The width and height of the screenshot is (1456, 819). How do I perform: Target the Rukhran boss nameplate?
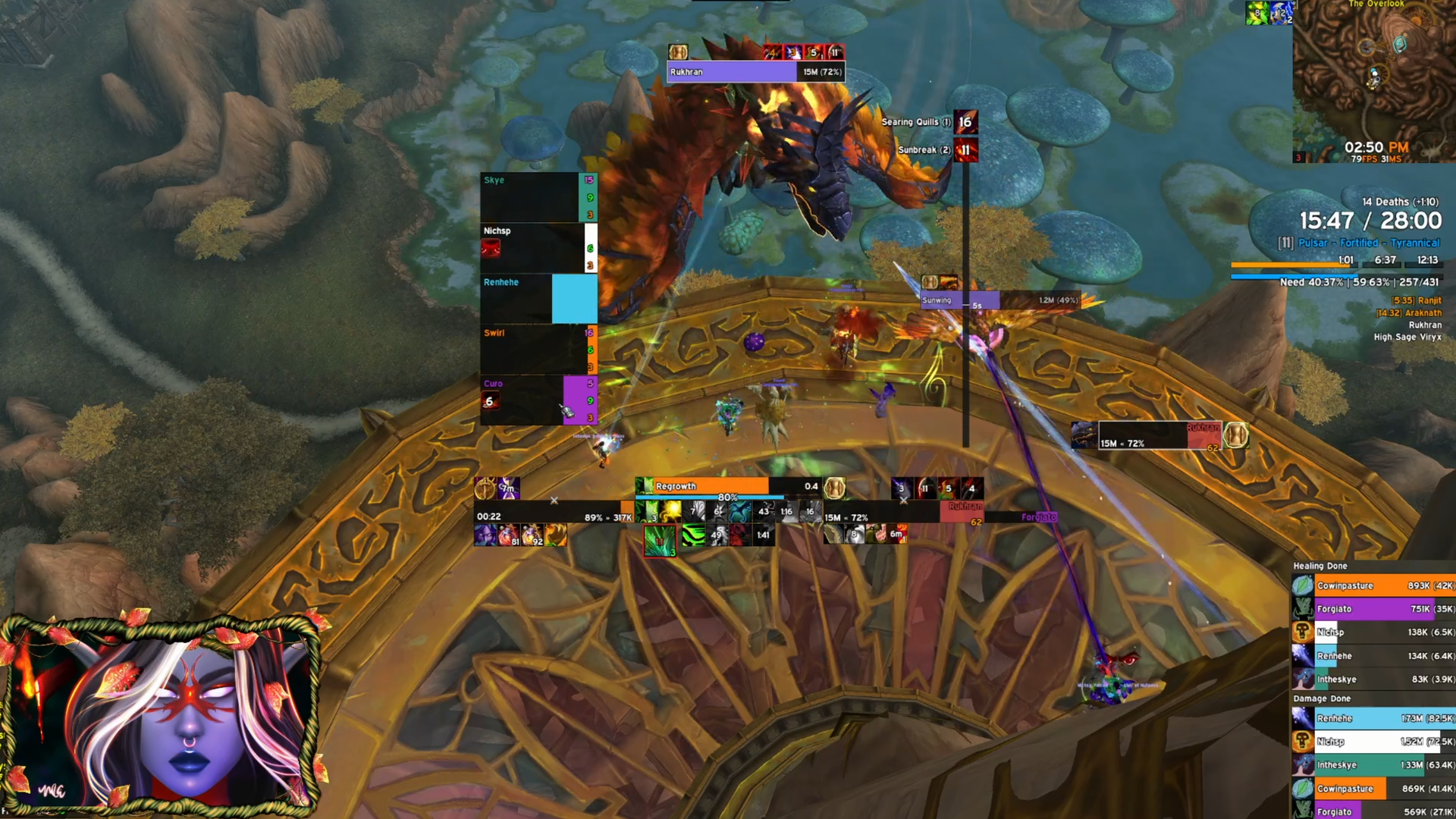tap(755, 72)
